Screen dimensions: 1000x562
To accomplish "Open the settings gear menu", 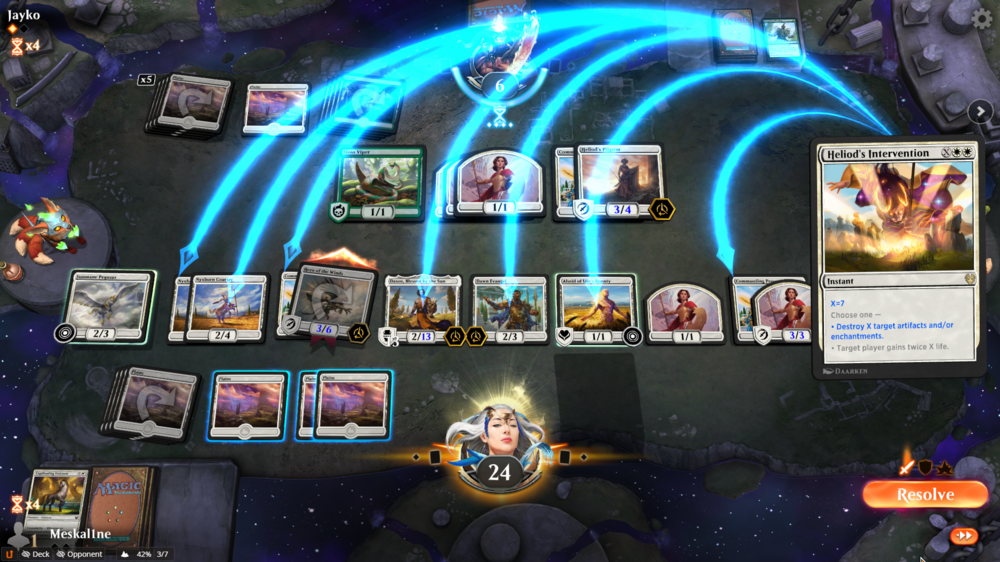I will pyautogui.click(x=982, y=18).
